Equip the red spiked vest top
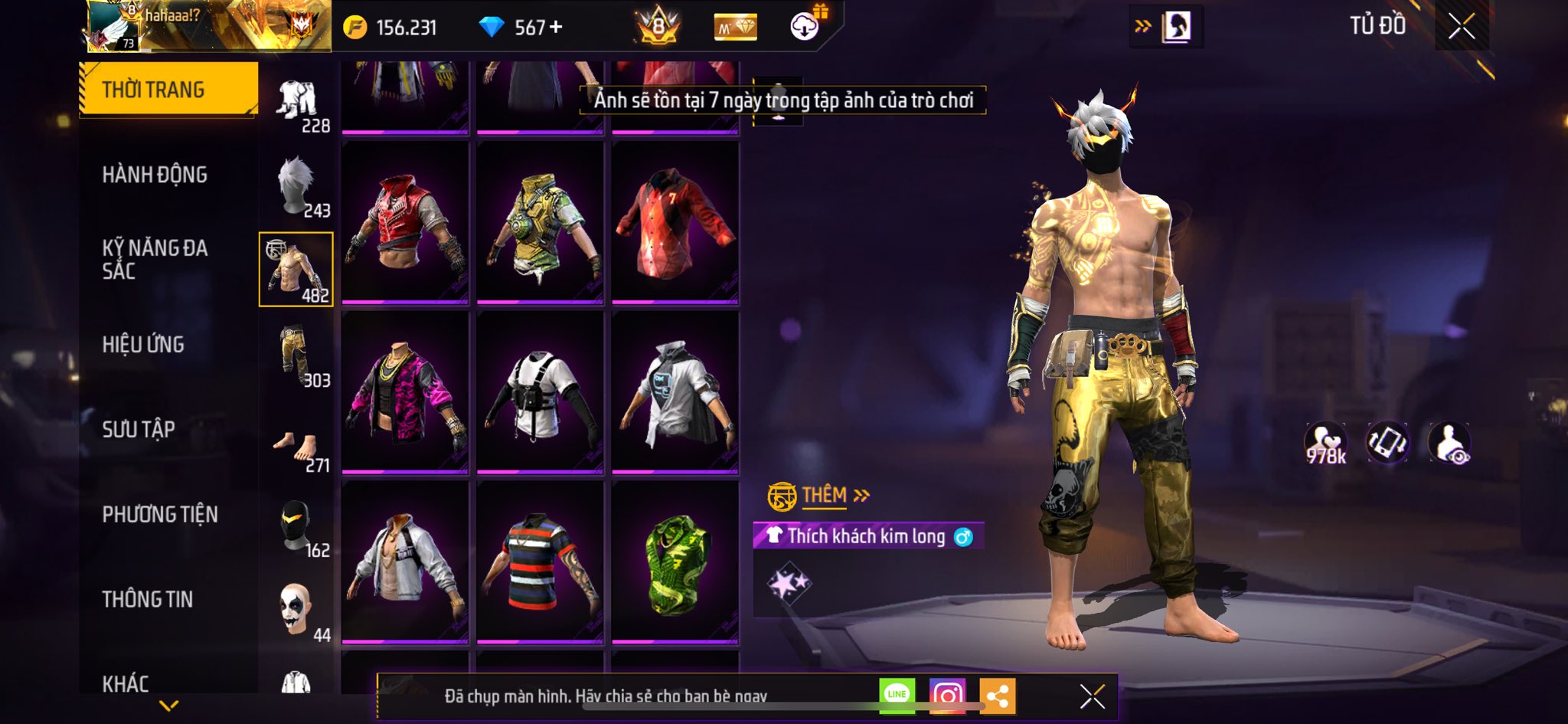Image resolution: width=1568 pixels, height=724 pixels. 405,222
